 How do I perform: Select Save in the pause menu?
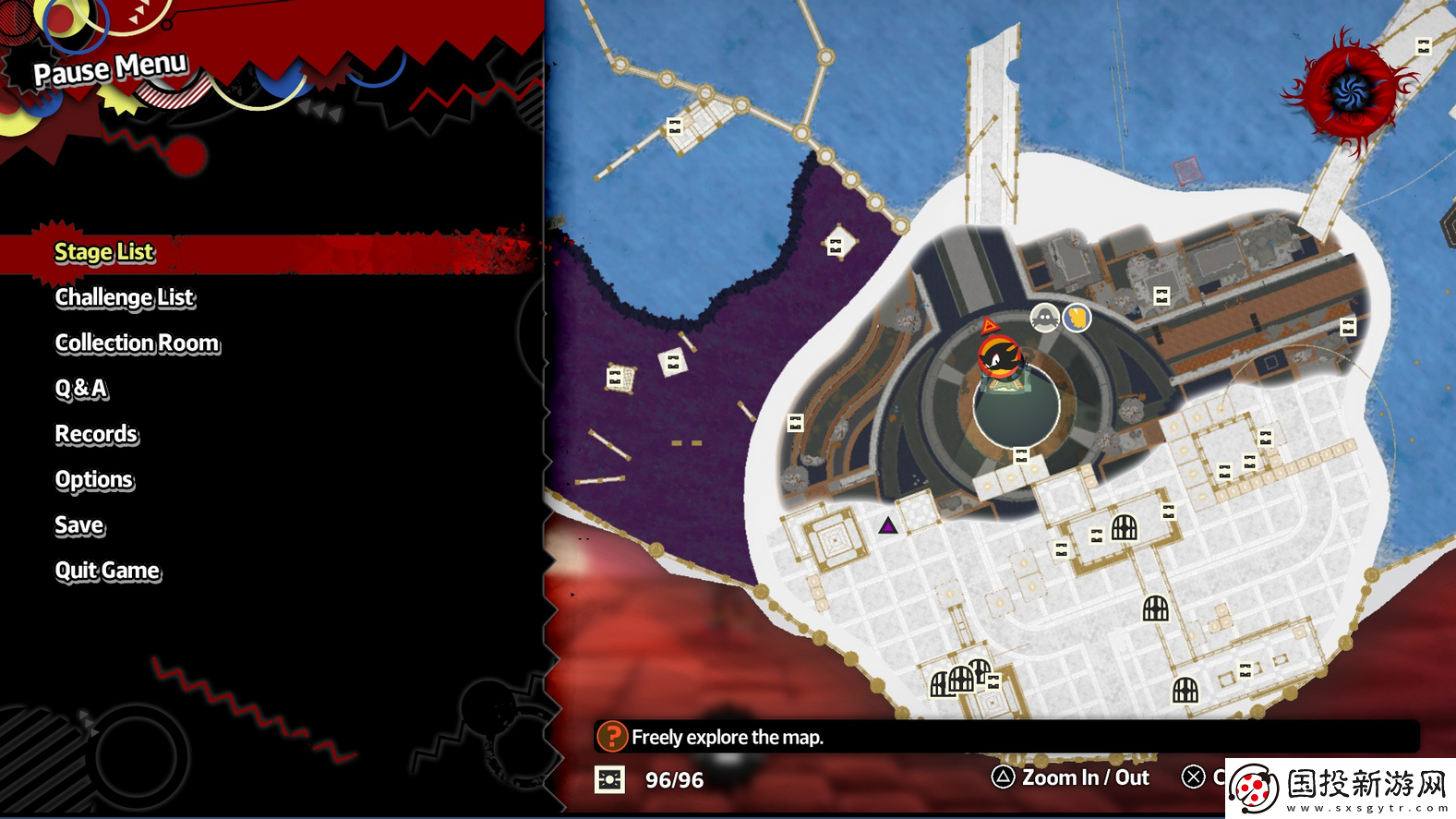(x=79, y=525)
